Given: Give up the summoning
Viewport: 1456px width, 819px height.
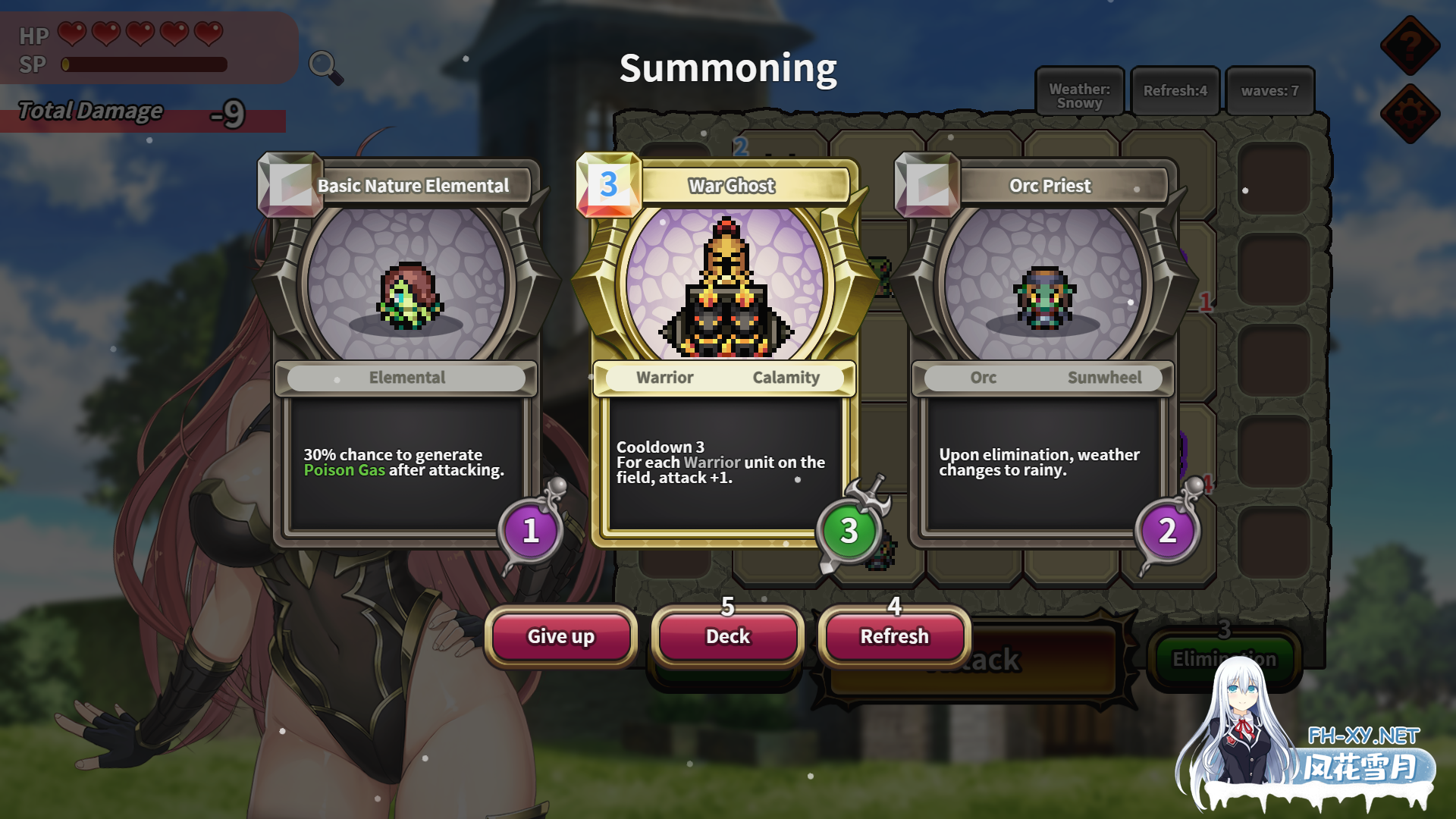Looking at the screenshot, I should pos(561,636).
